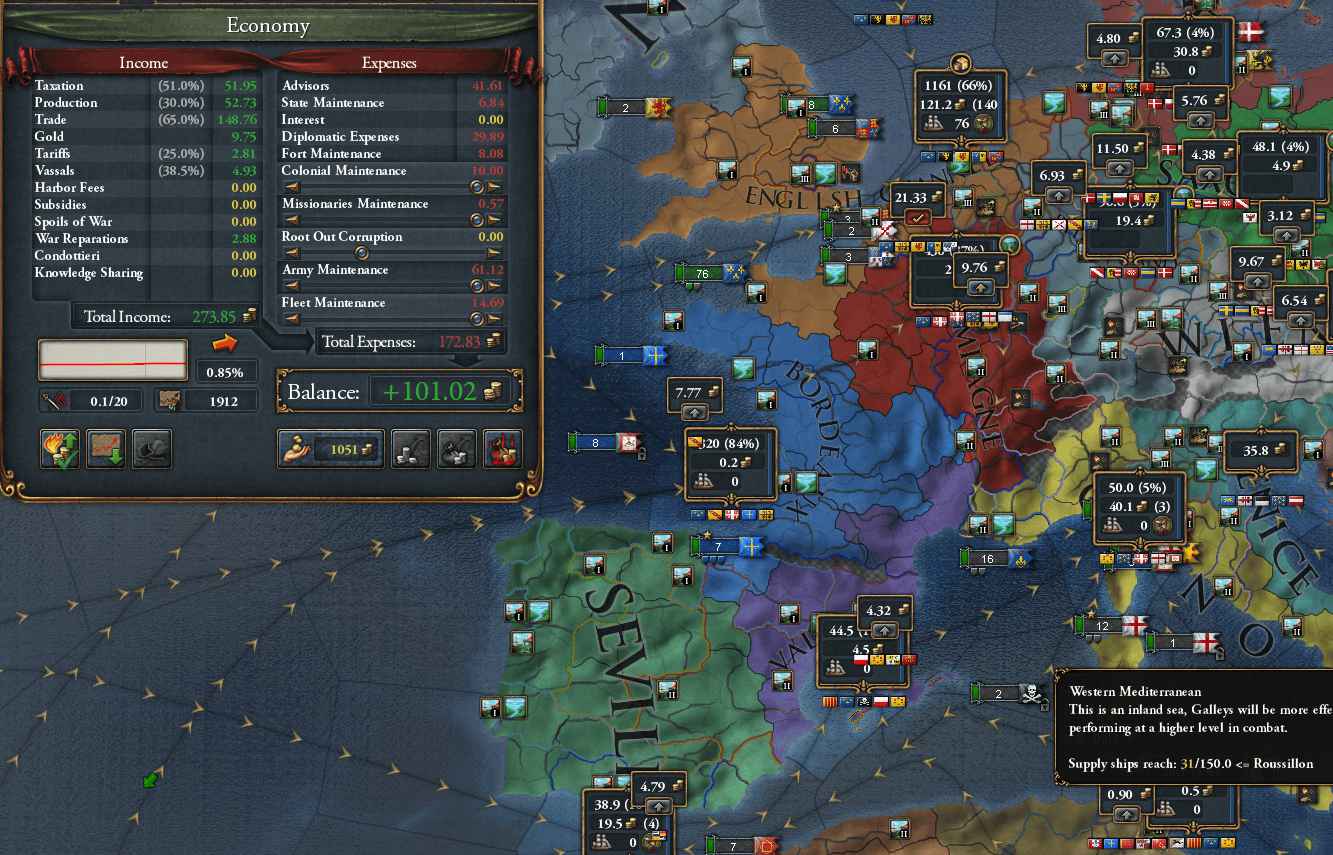Click the Colonial Maintenance slider knob

click(477, 187)
